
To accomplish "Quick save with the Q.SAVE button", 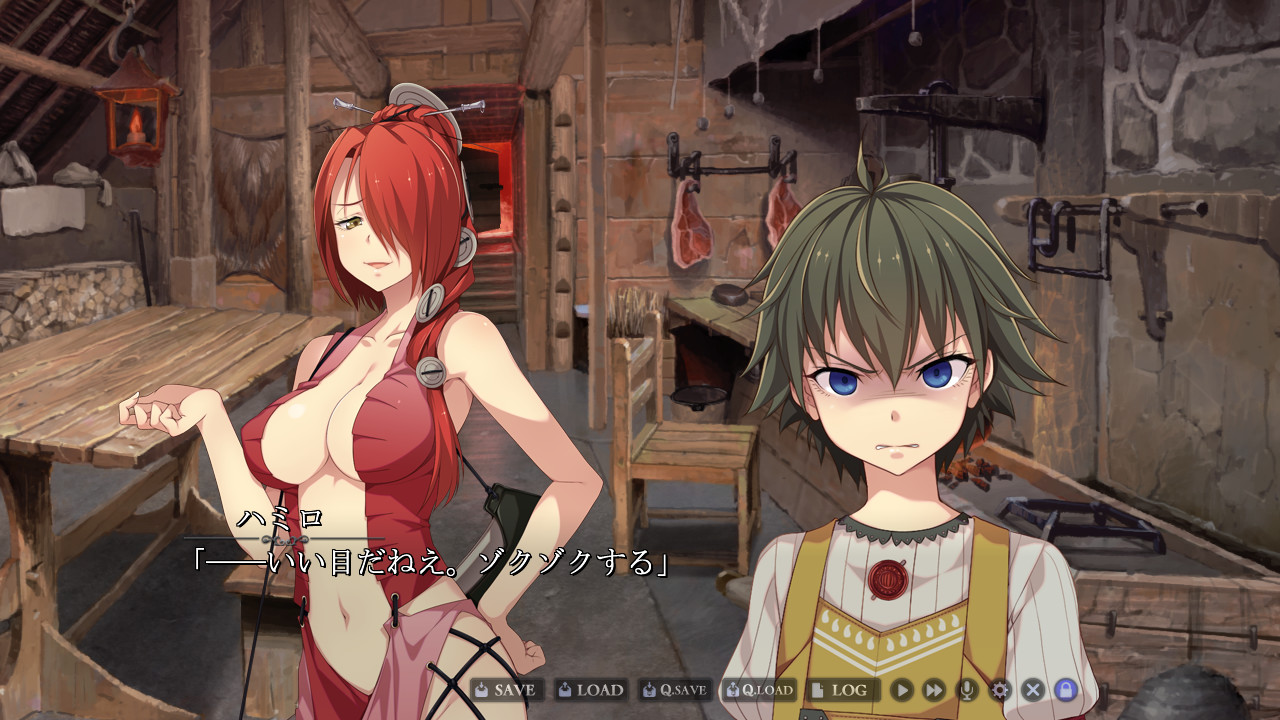I will coord(675,690).
